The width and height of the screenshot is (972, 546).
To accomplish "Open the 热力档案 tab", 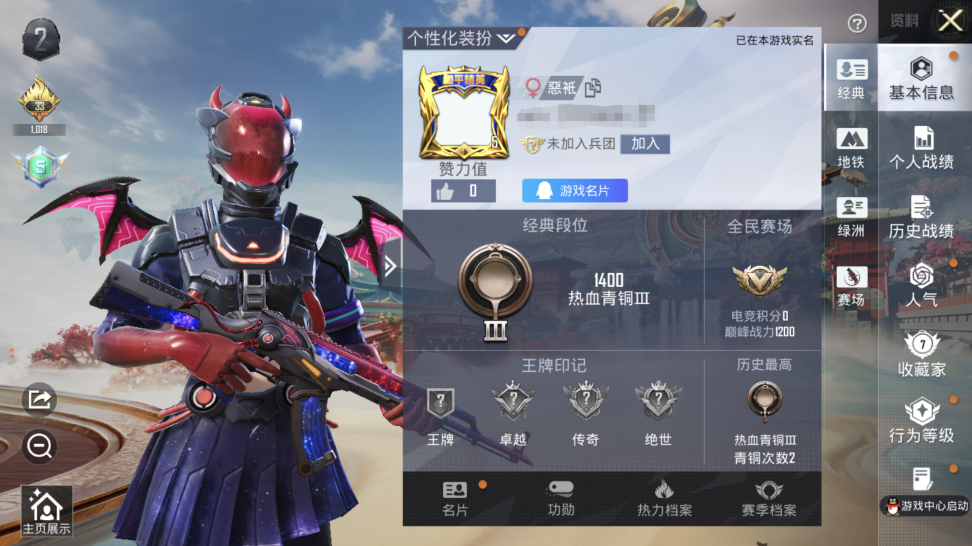I will [664, 498].
